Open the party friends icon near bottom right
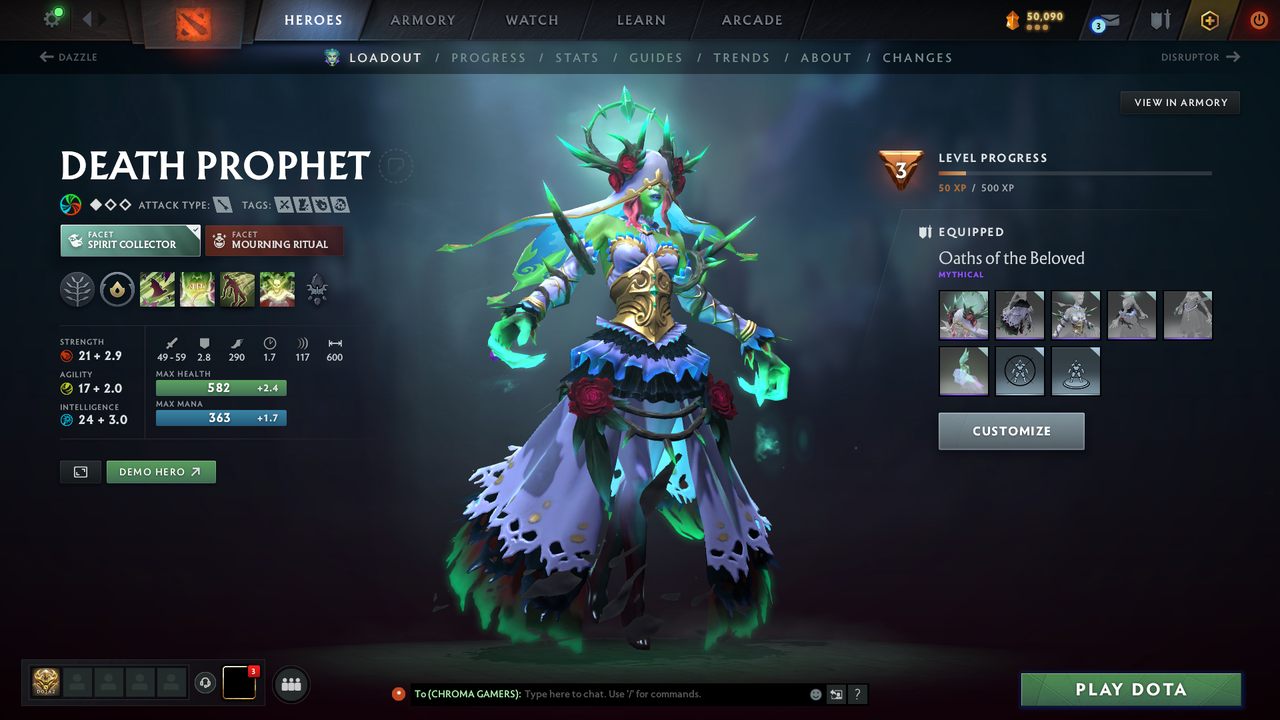Image resolution: width=1280 pixels, height=720 pixels. pyautogui.click(x=290, y=684)
